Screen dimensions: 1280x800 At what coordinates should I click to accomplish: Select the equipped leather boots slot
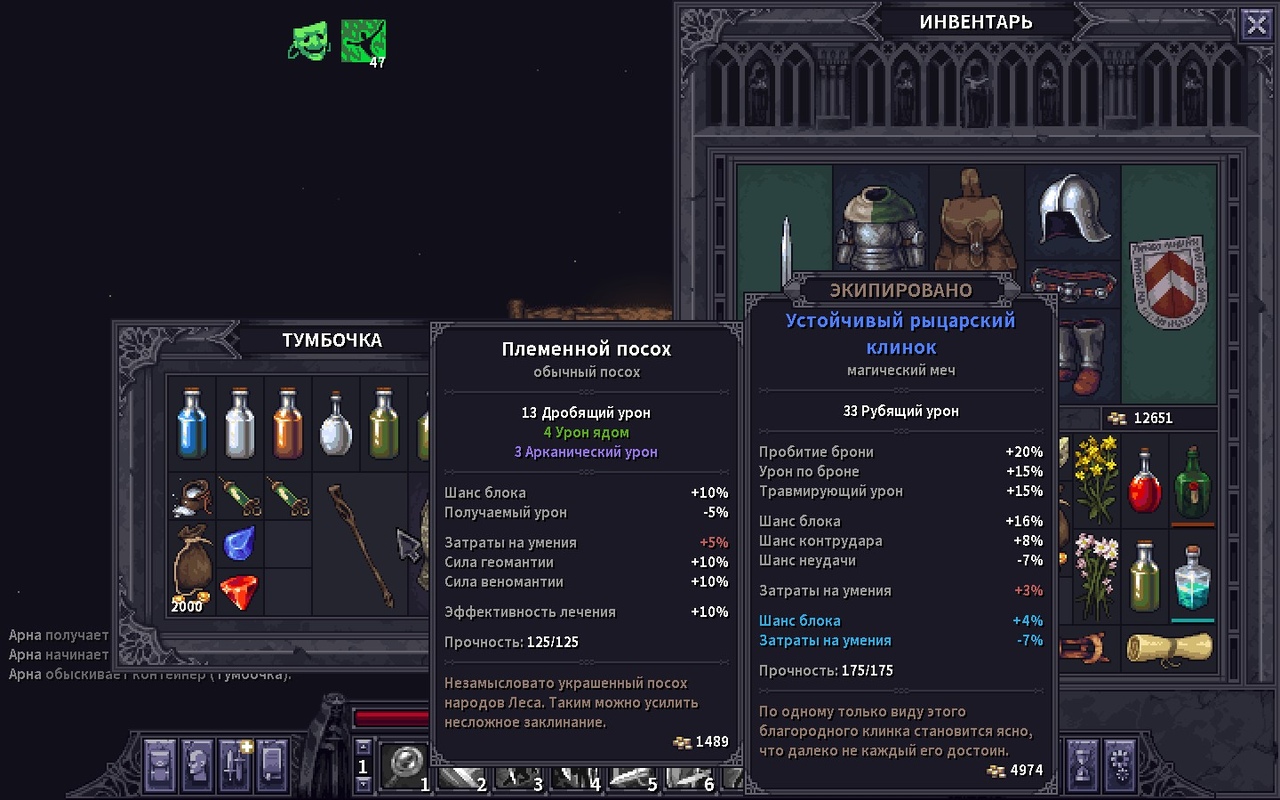click(1073, 356)
